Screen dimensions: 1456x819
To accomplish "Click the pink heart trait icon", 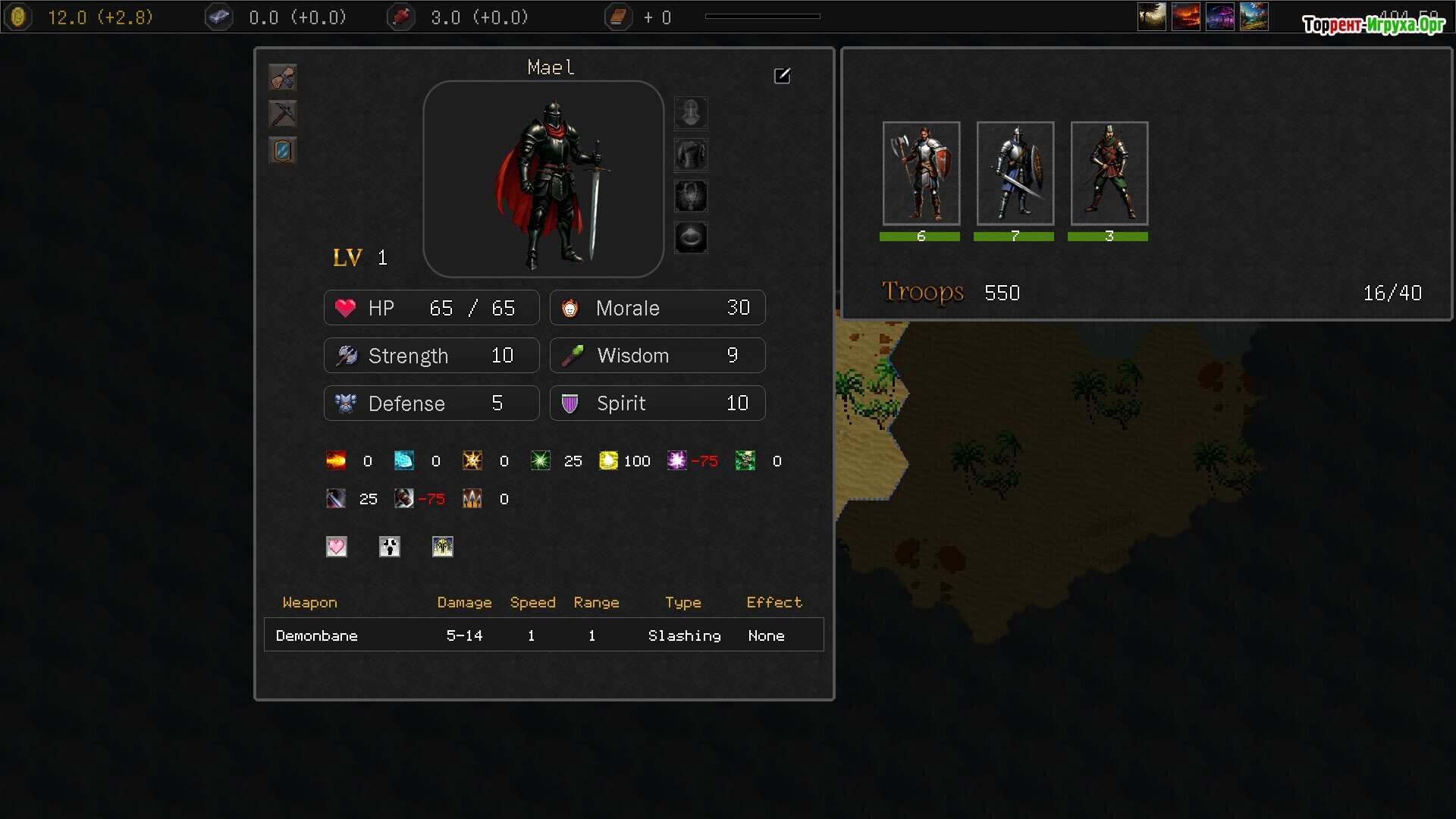I will 337,547.
